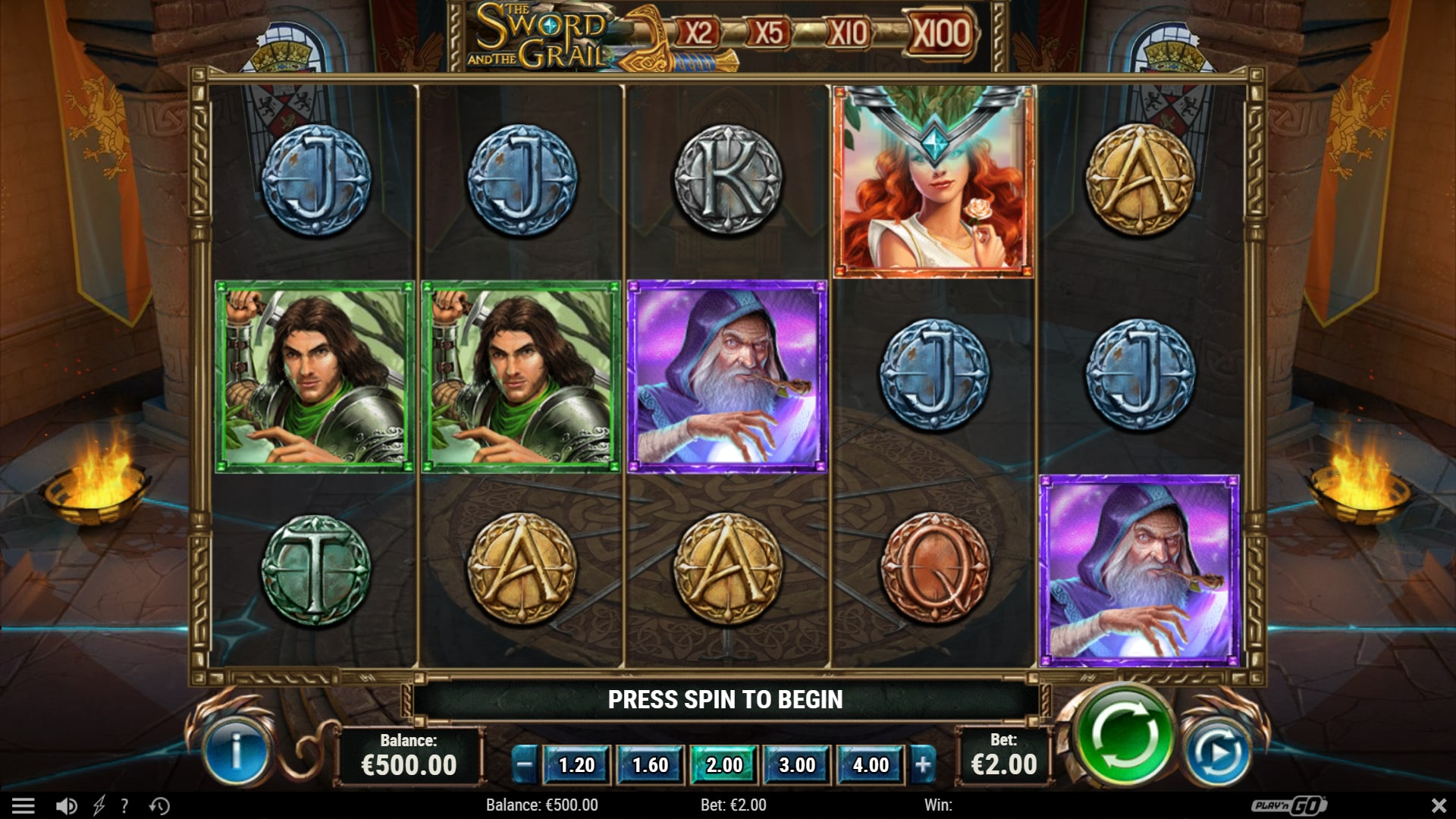Open the hamburger menu
This screenshot has width=1456, height=819.
pos(24,805)
